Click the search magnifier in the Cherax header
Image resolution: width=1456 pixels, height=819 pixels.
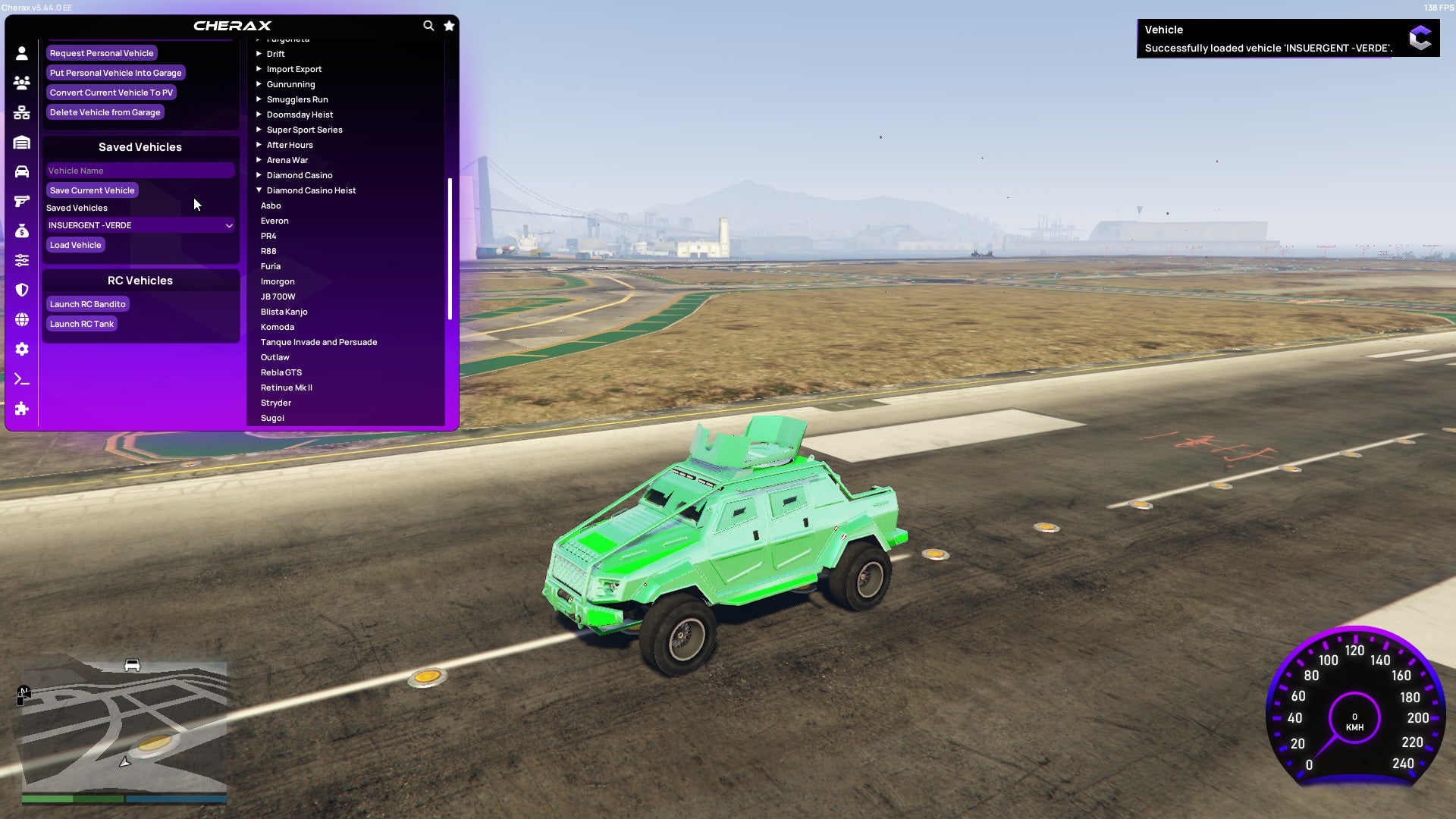[x=428, y=25]
